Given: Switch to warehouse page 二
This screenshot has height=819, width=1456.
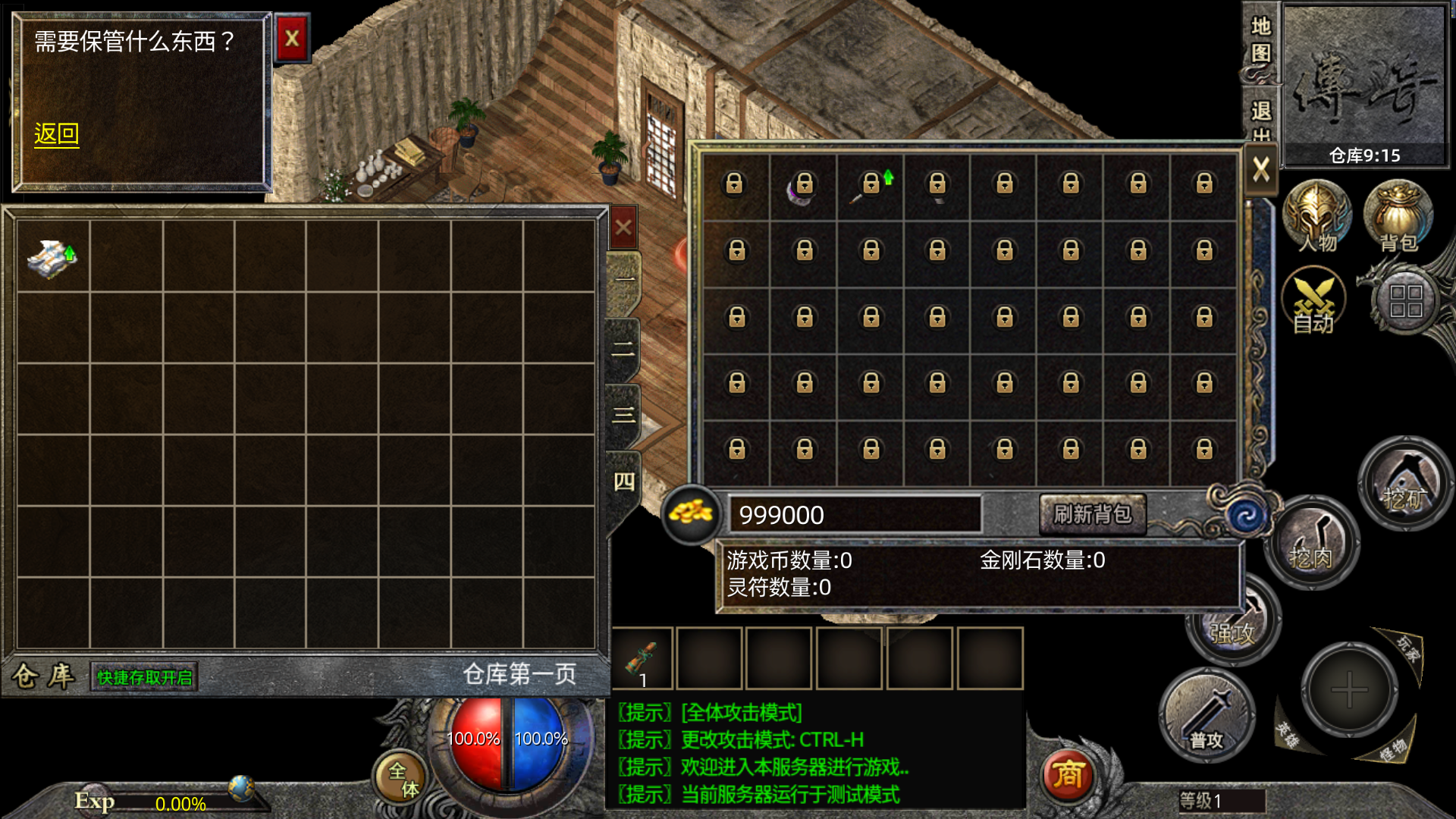Looking at the screenshot, I should point(623,349).
